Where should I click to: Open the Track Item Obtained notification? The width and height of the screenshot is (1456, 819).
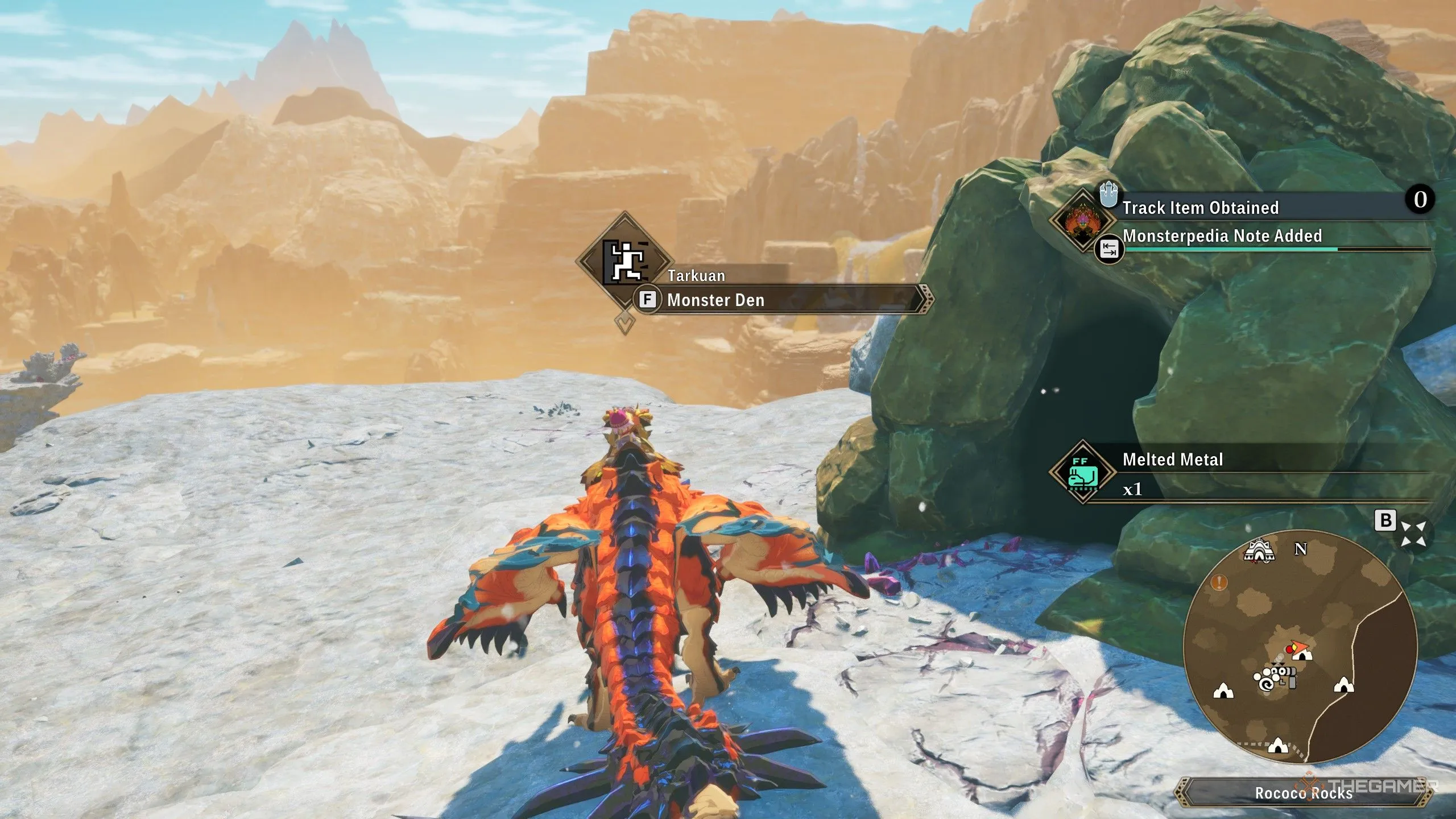coord(1200,208)
